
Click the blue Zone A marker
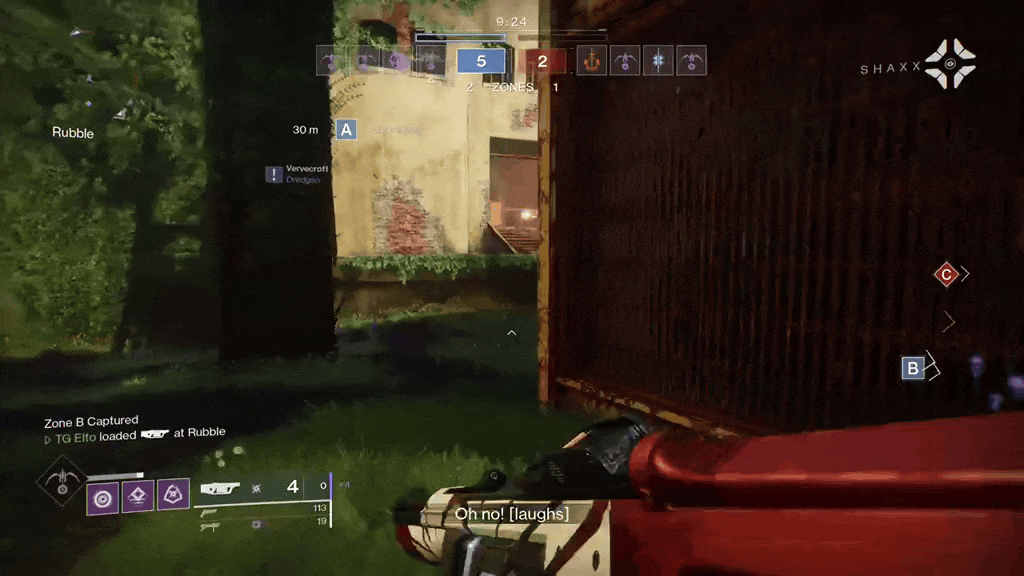click(x=347, y=129)
